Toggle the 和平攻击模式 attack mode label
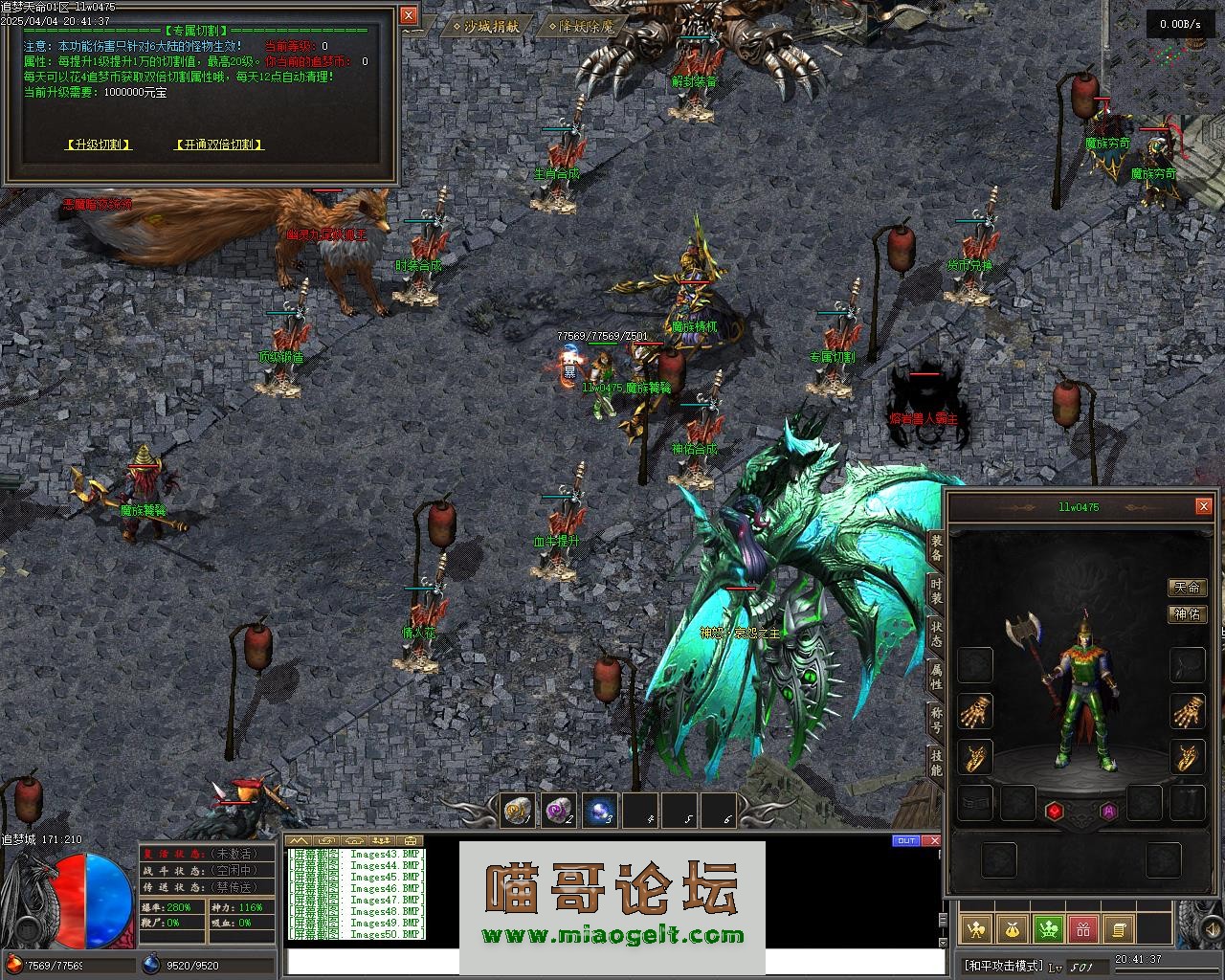1225x980 pixels. [1001, 966]
